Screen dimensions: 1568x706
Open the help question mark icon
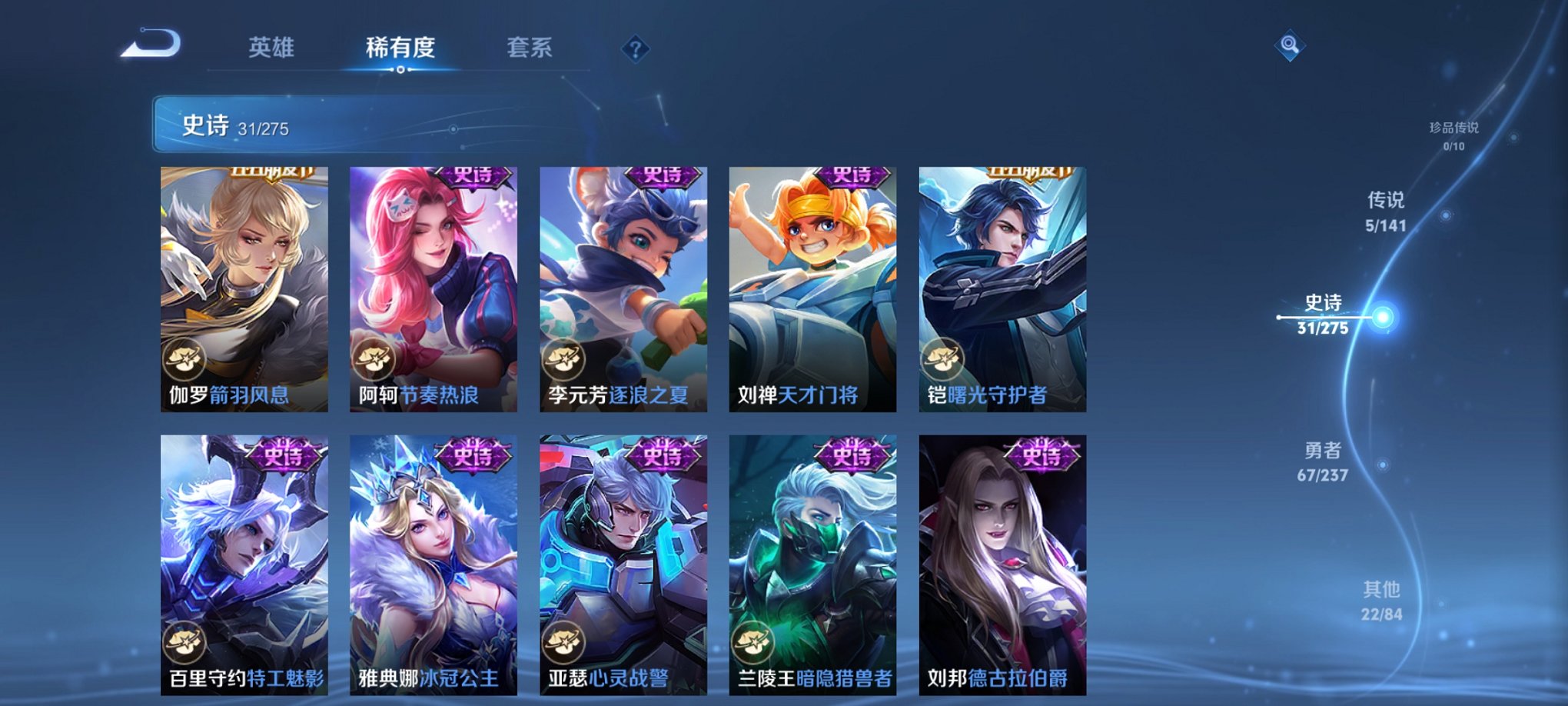point(635,48)
